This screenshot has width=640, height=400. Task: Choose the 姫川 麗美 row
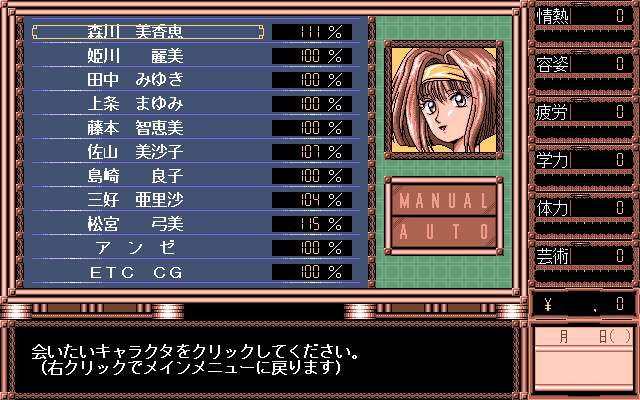click(x=150, y=55)
